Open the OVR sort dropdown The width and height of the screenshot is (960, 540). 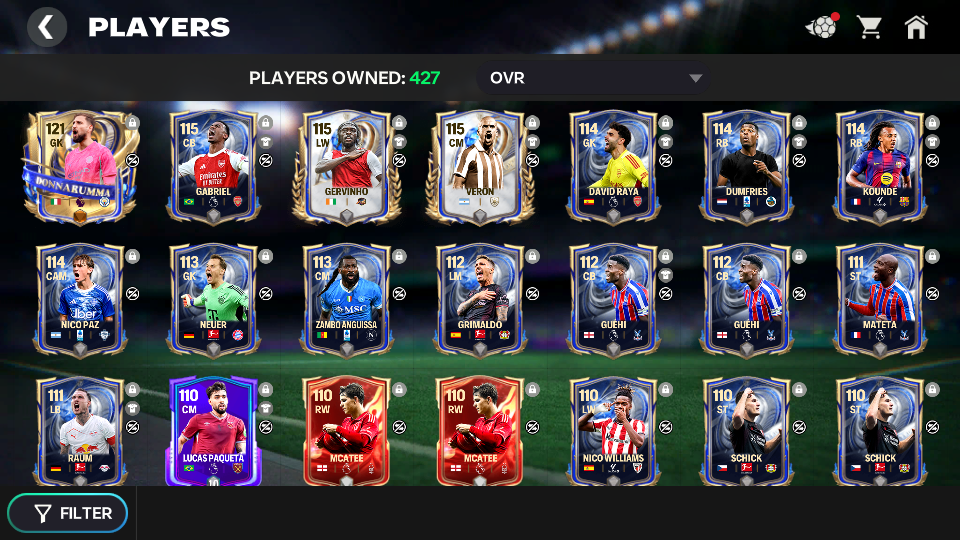coord(596,78)
